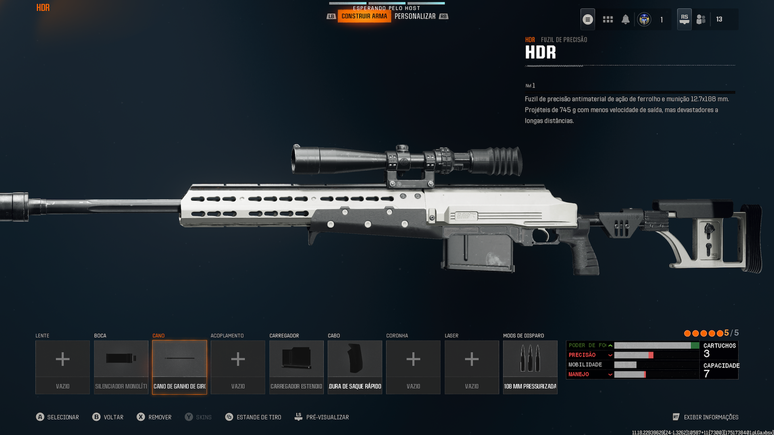Select the Carregador Estendido magazine slot
This screenshot has width=774, height=435.
tap(296, 366)
